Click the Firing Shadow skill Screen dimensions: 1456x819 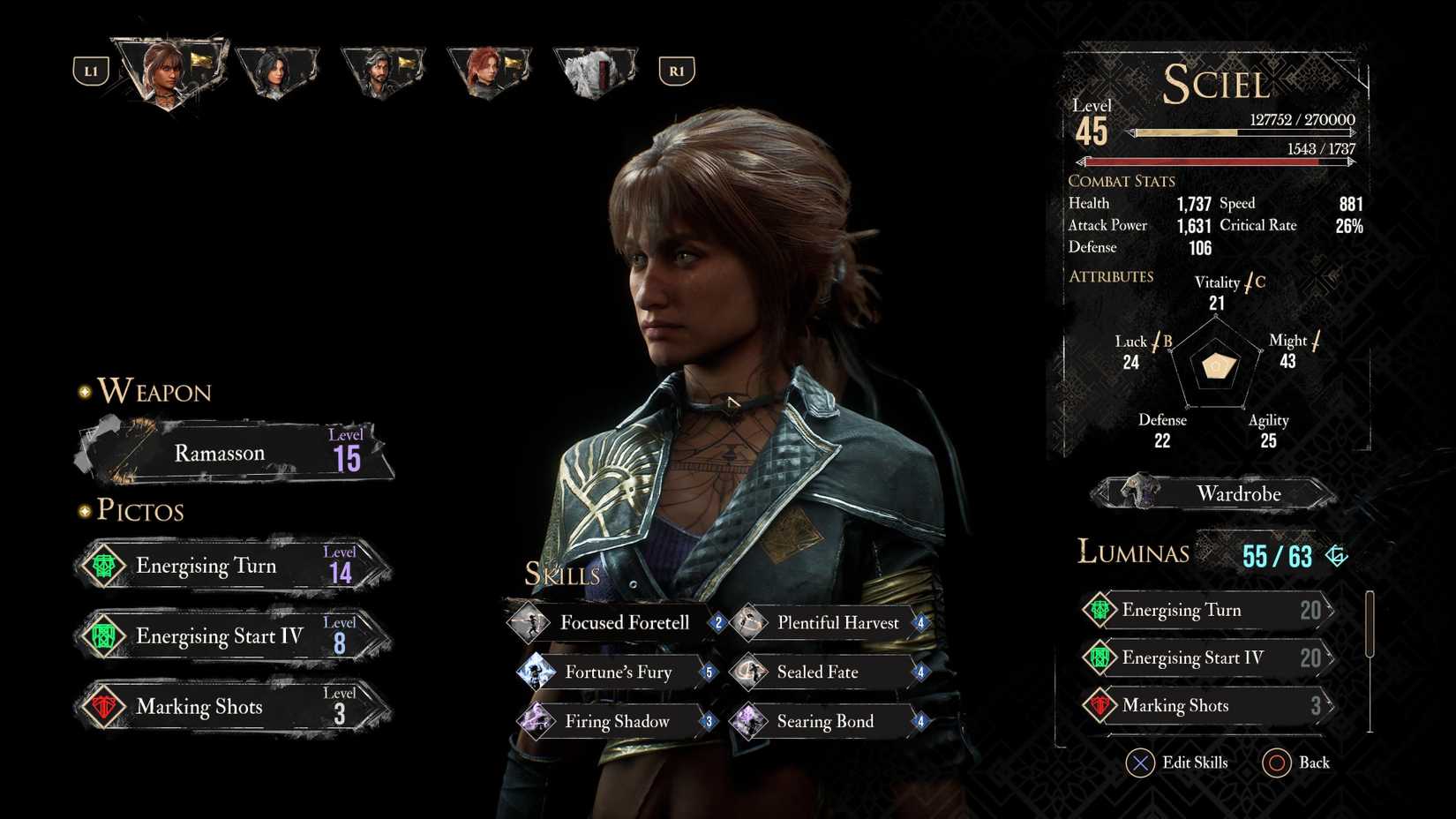point(618,722)
